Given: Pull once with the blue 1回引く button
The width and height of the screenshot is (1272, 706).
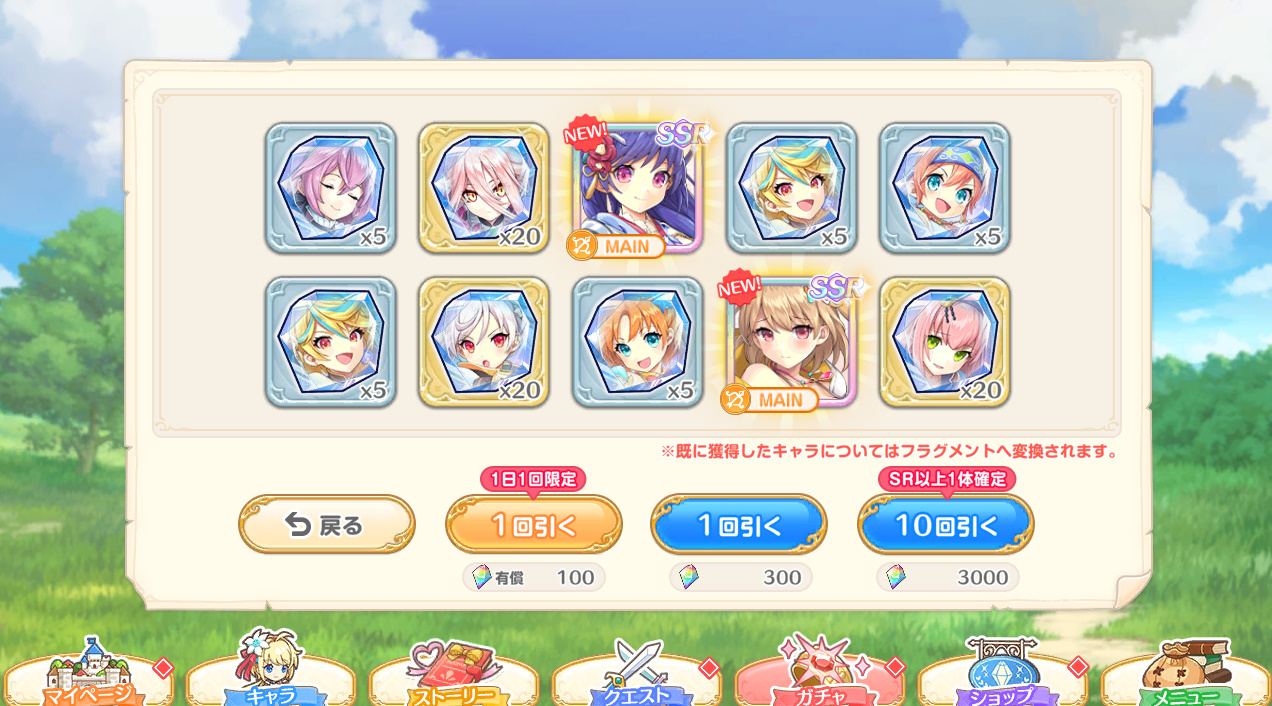Looking at the screenshot, I should click(739, 524).
